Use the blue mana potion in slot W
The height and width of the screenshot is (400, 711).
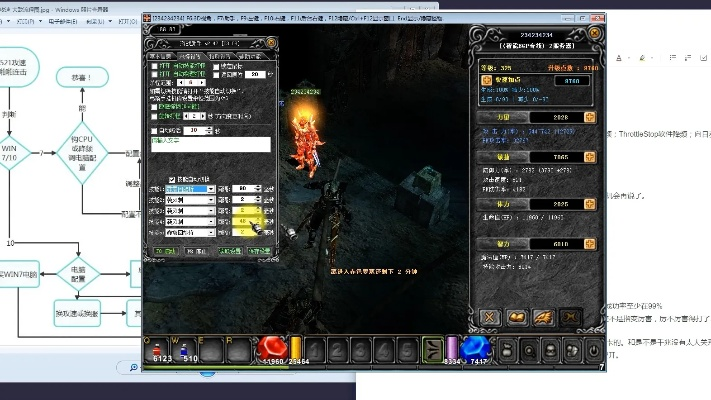183,347
